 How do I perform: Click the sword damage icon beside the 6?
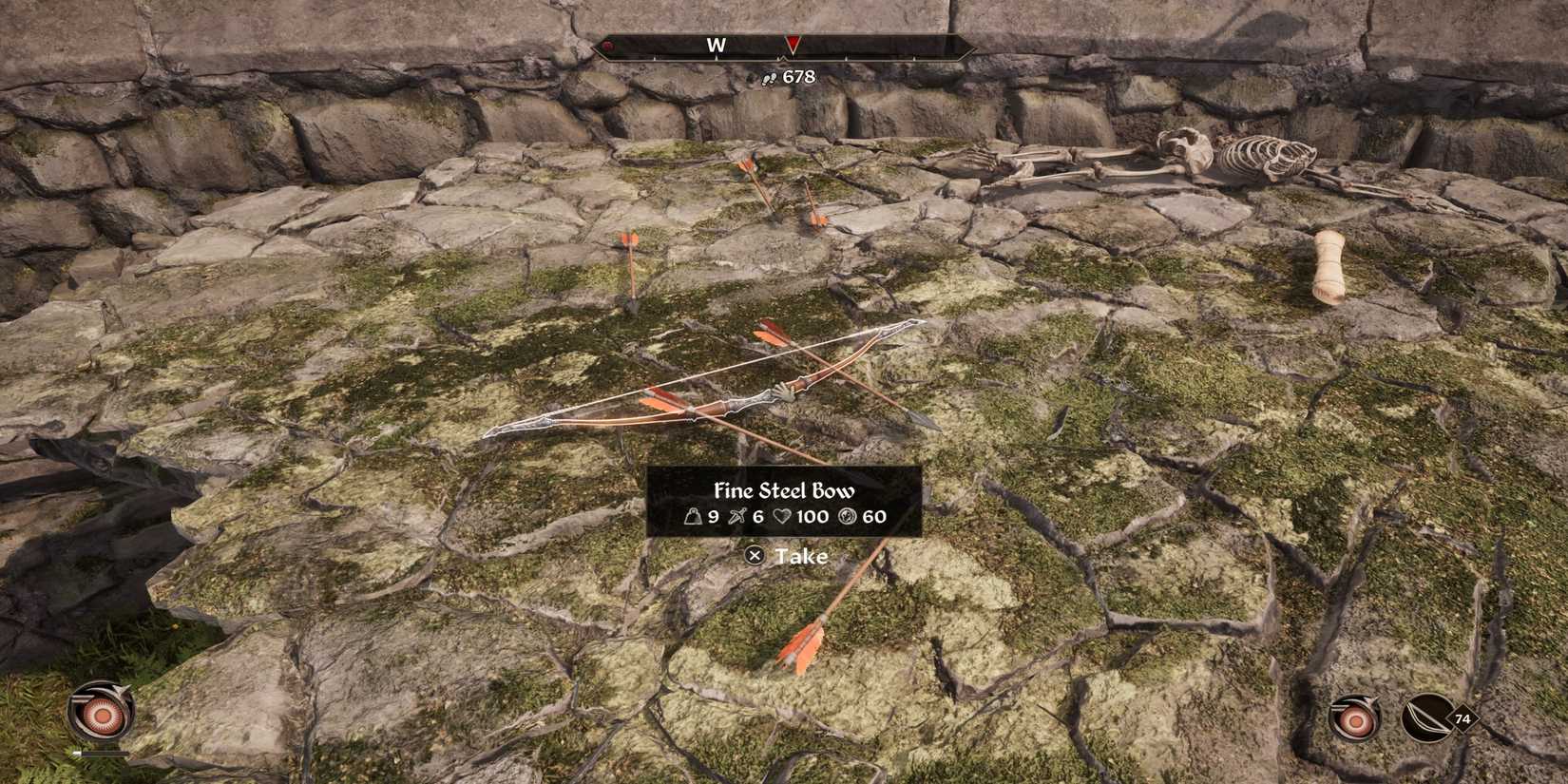click(x=736, y=517)
